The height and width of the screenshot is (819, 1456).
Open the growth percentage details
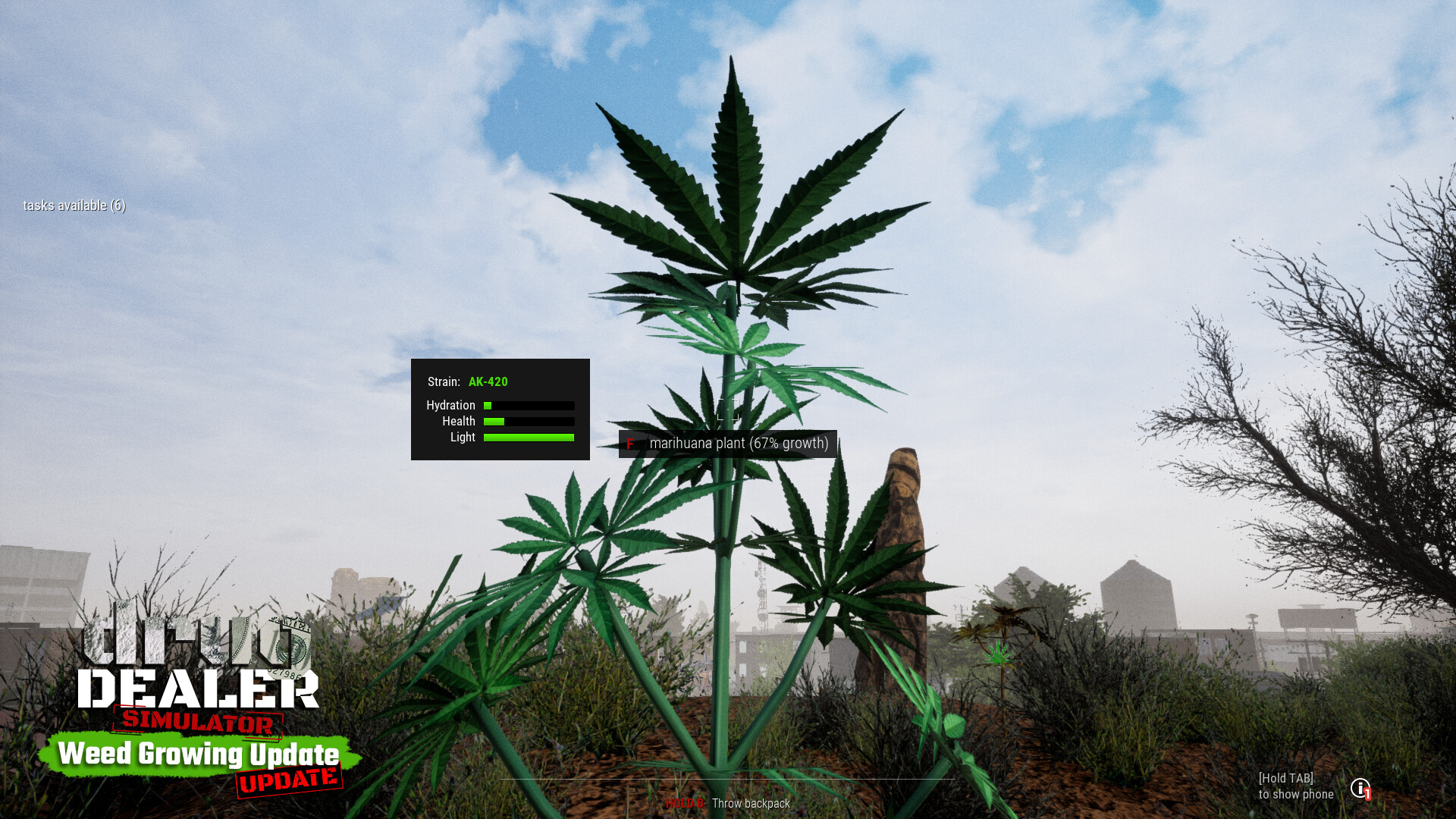(789, 444)
